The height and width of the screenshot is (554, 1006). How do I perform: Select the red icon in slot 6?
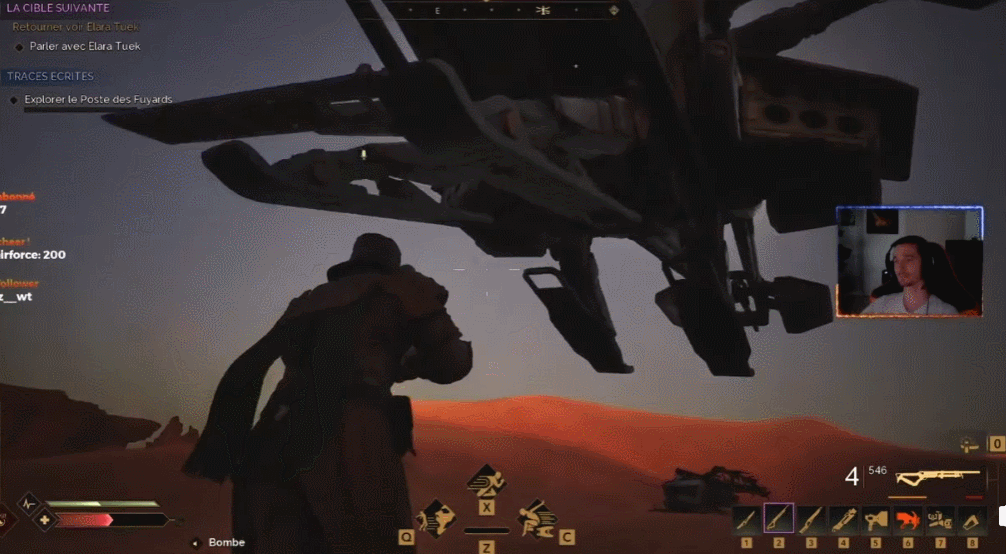(907, 520)
